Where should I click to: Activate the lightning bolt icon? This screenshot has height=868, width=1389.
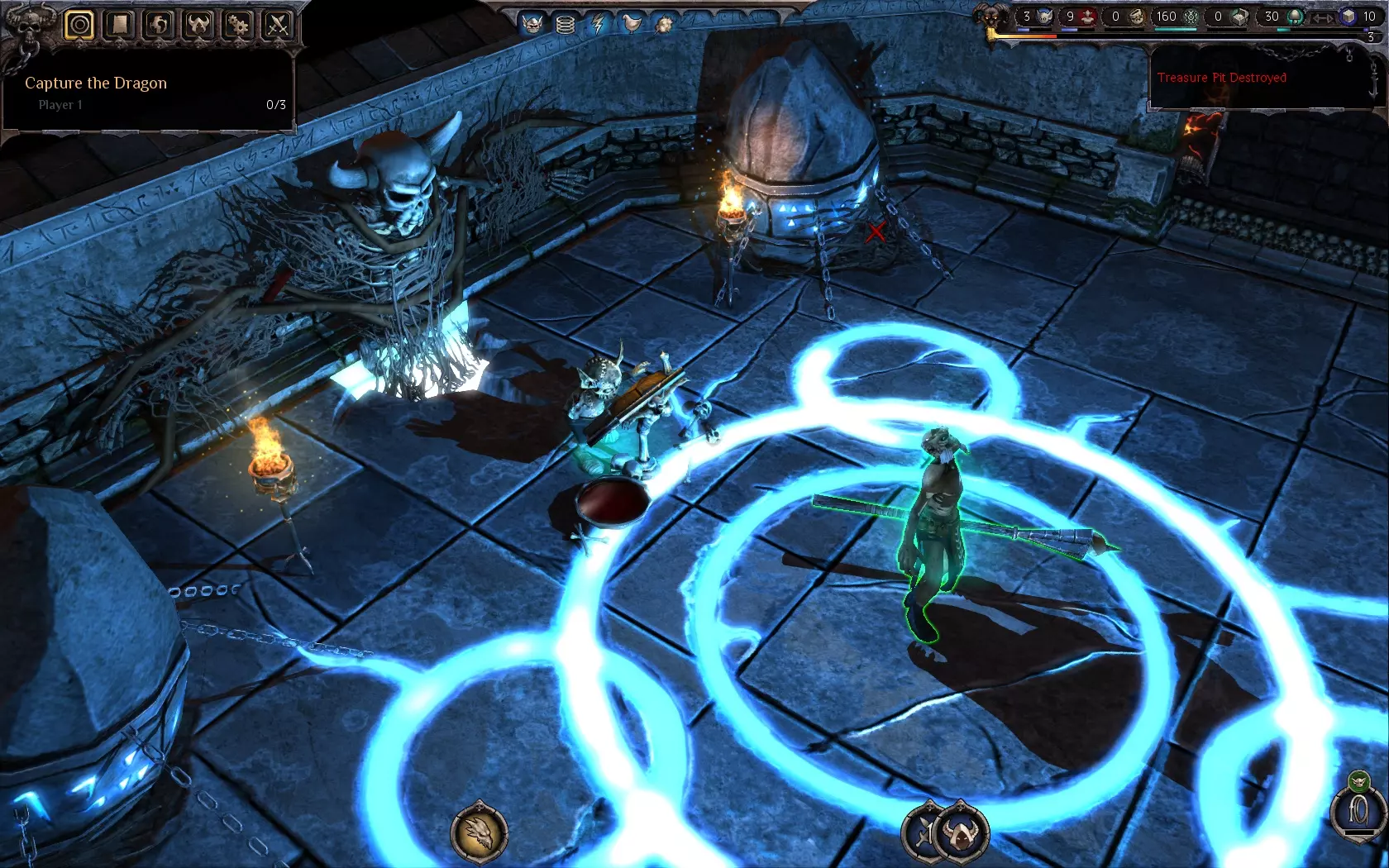(599, 24)
